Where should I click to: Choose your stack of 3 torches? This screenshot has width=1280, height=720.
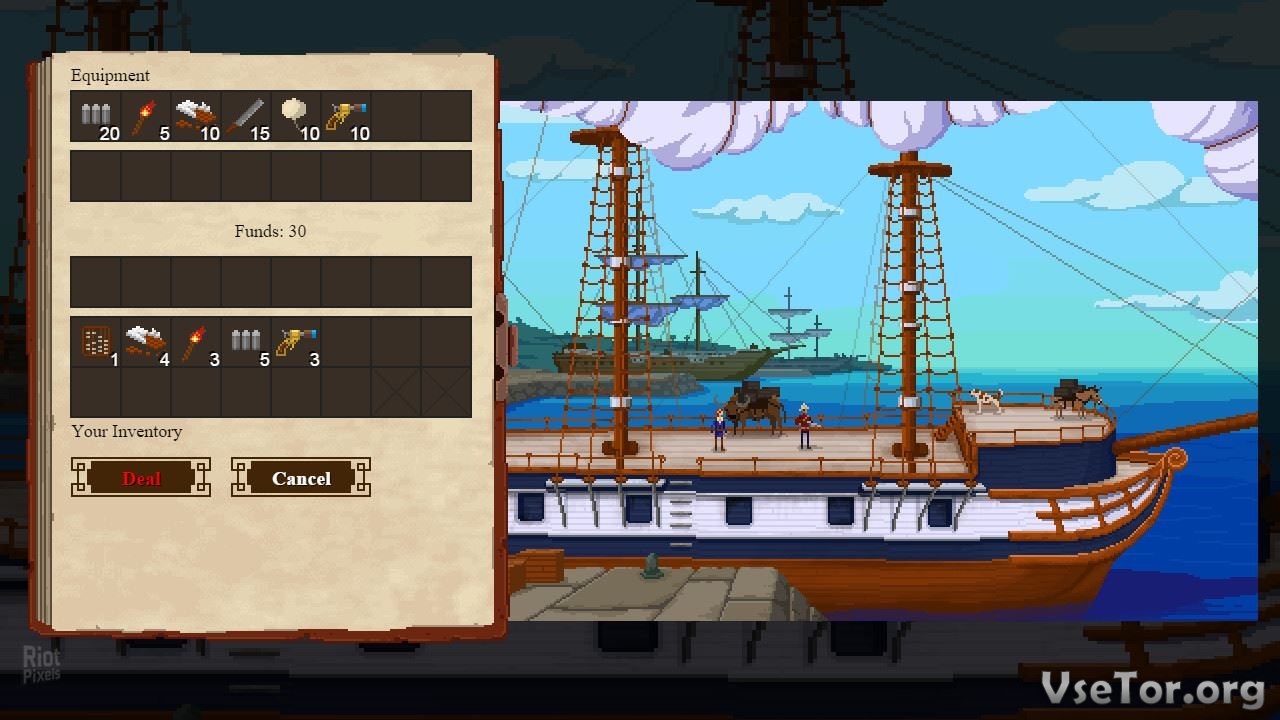click(x=196, y=342)
